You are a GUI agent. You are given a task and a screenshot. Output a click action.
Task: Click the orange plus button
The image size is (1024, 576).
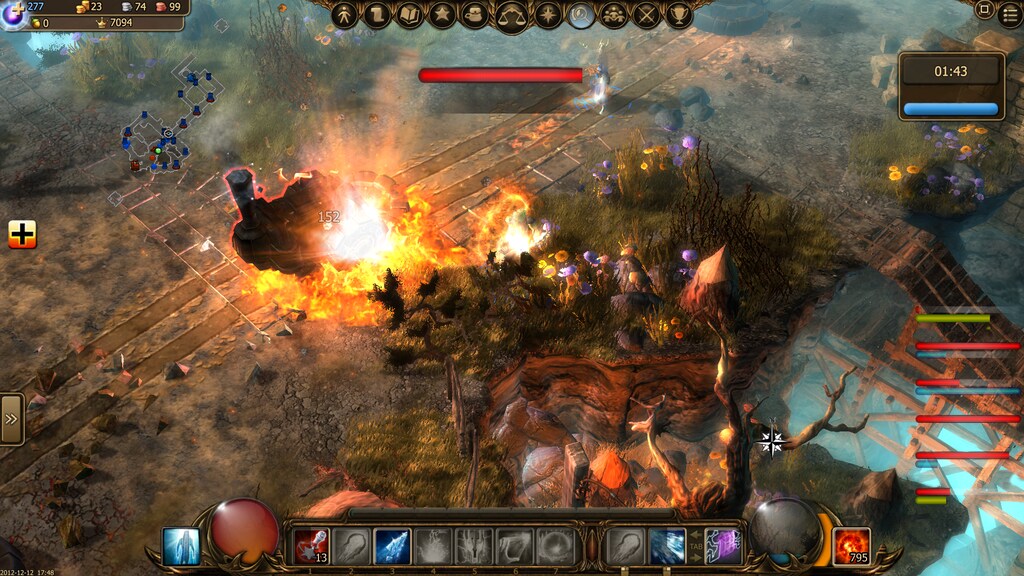22,234
